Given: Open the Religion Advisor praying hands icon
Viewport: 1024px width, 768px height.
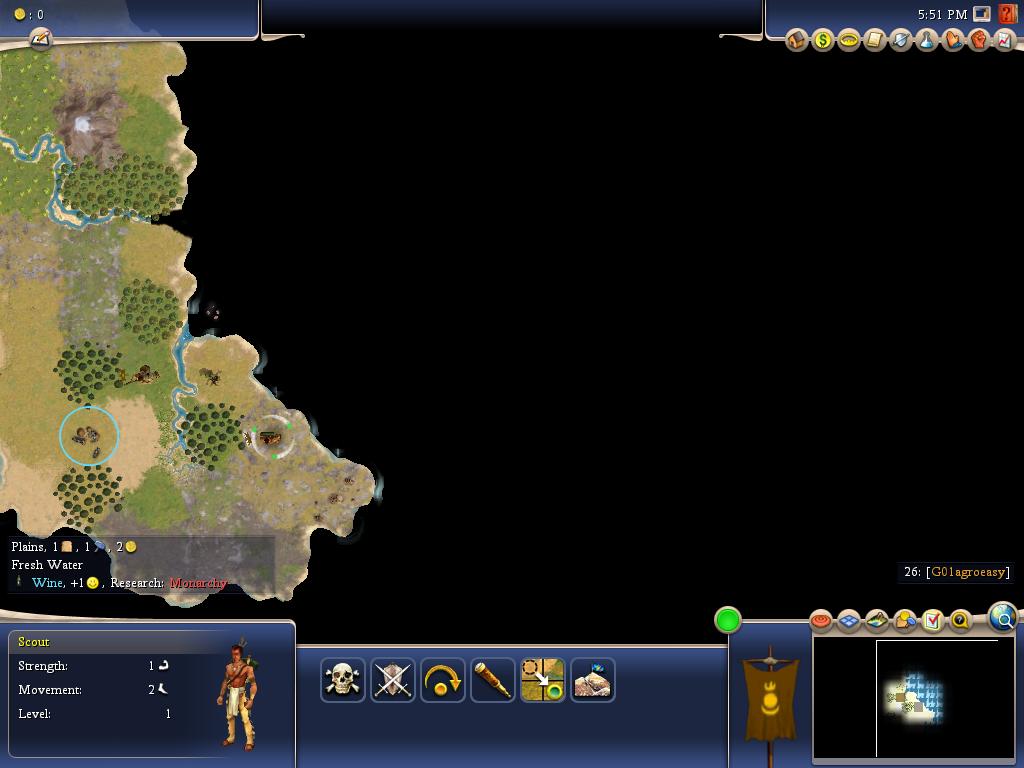Looking at the screenshot, I should point(953,40).
